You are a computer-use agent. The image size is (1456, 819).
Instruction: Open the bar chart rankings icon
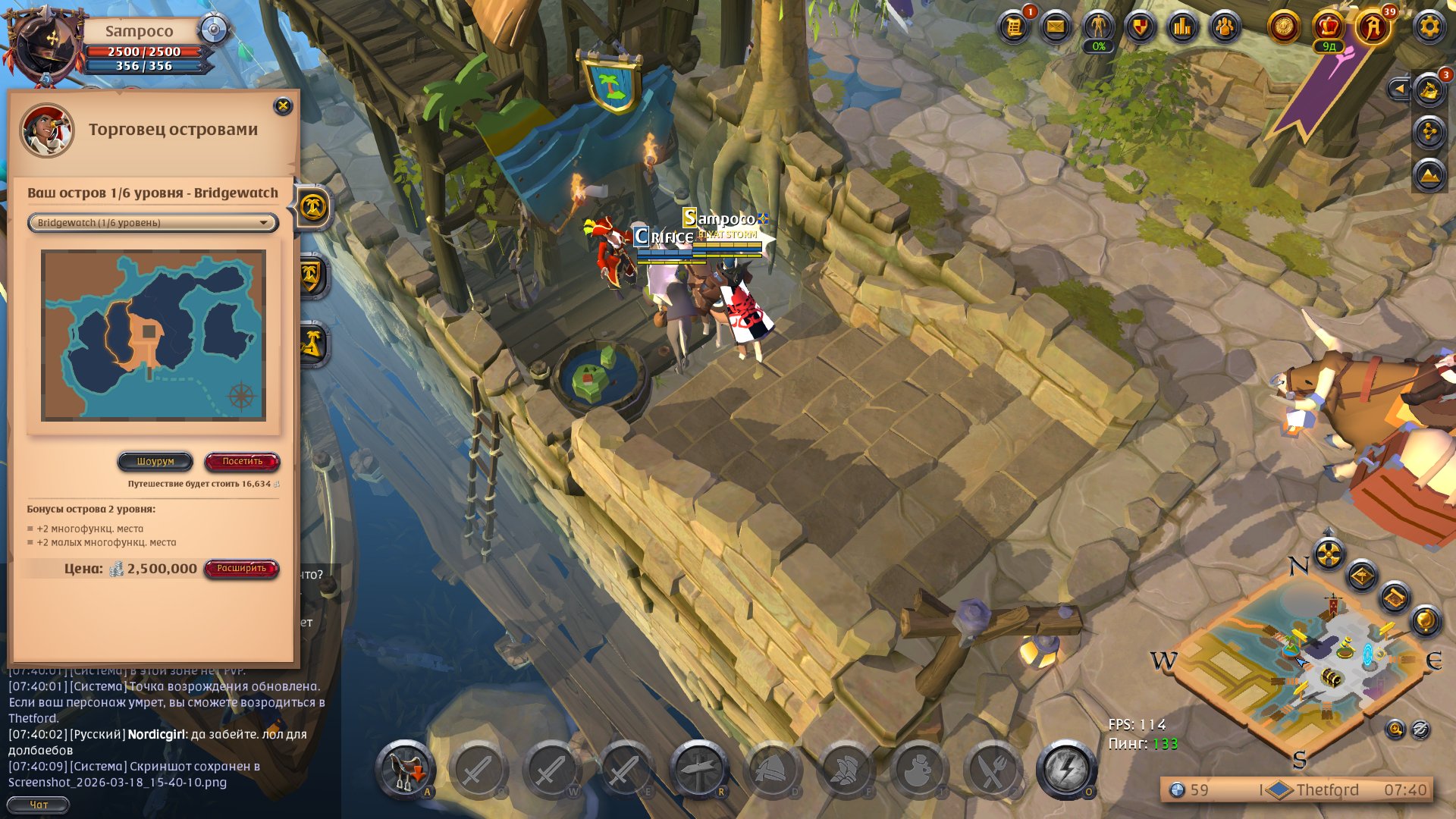1182,27
